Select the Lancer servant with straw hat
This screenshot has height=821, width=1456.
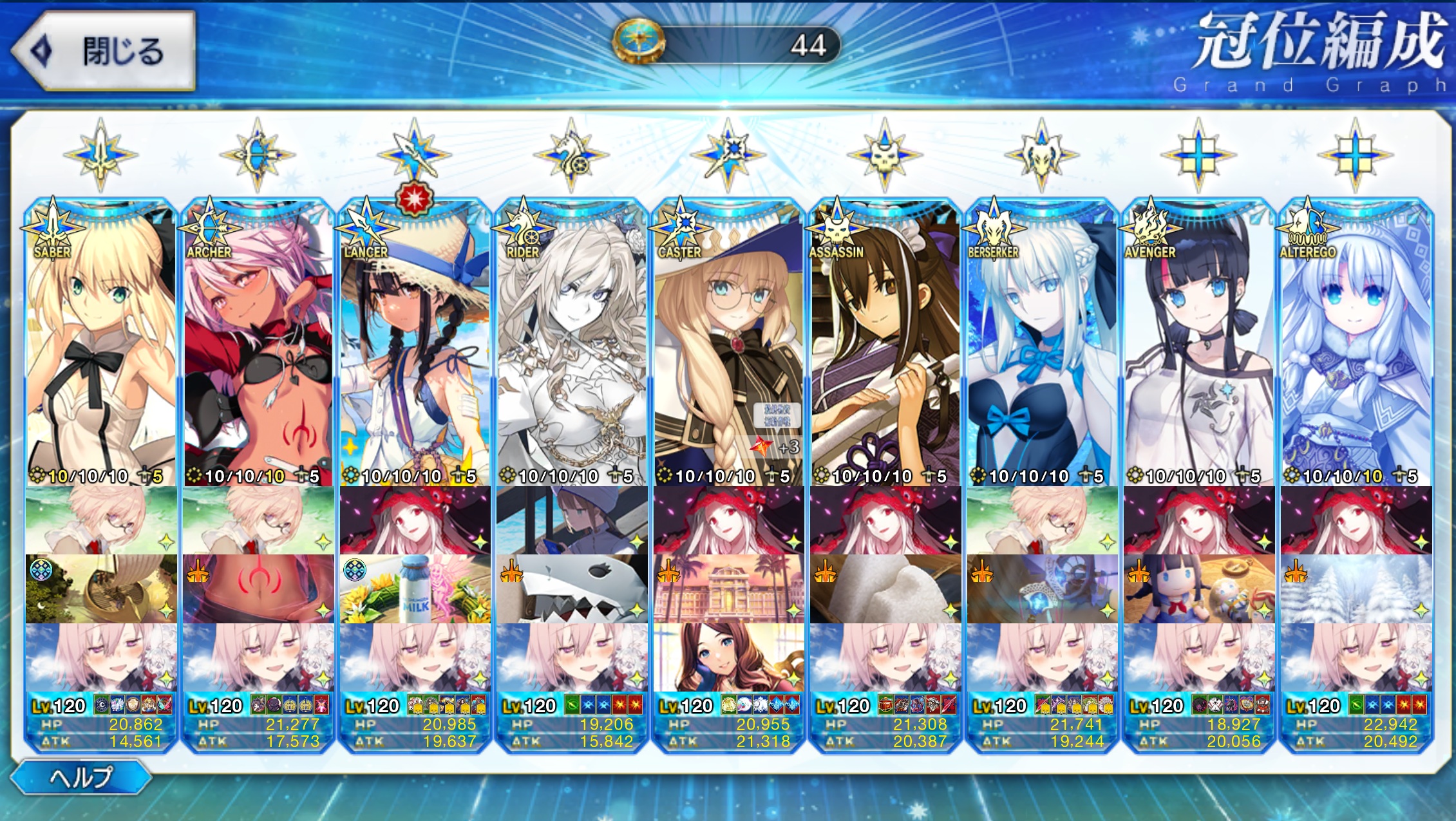click(415, 348)
